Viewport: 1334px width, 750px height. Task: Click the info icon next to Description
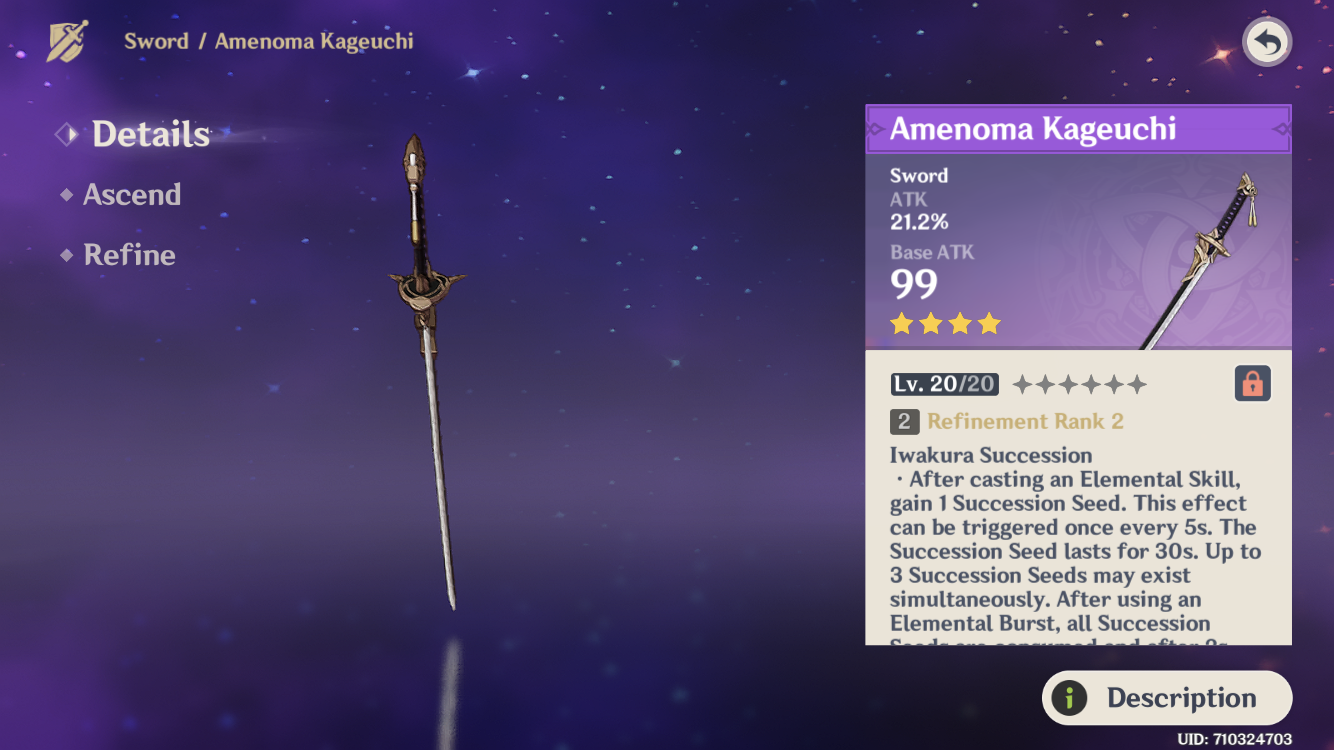click(x=1071, y=698)
